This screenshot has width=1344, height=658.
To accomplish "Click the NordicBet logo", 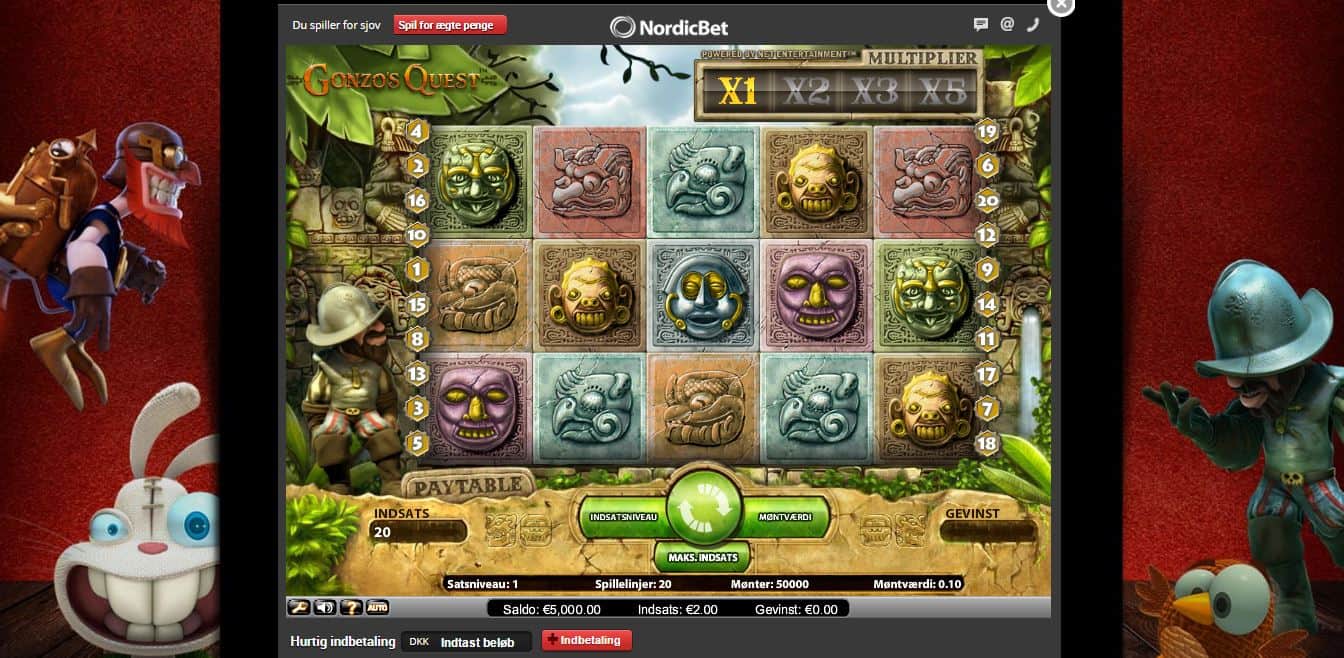I will coord(669,27).
